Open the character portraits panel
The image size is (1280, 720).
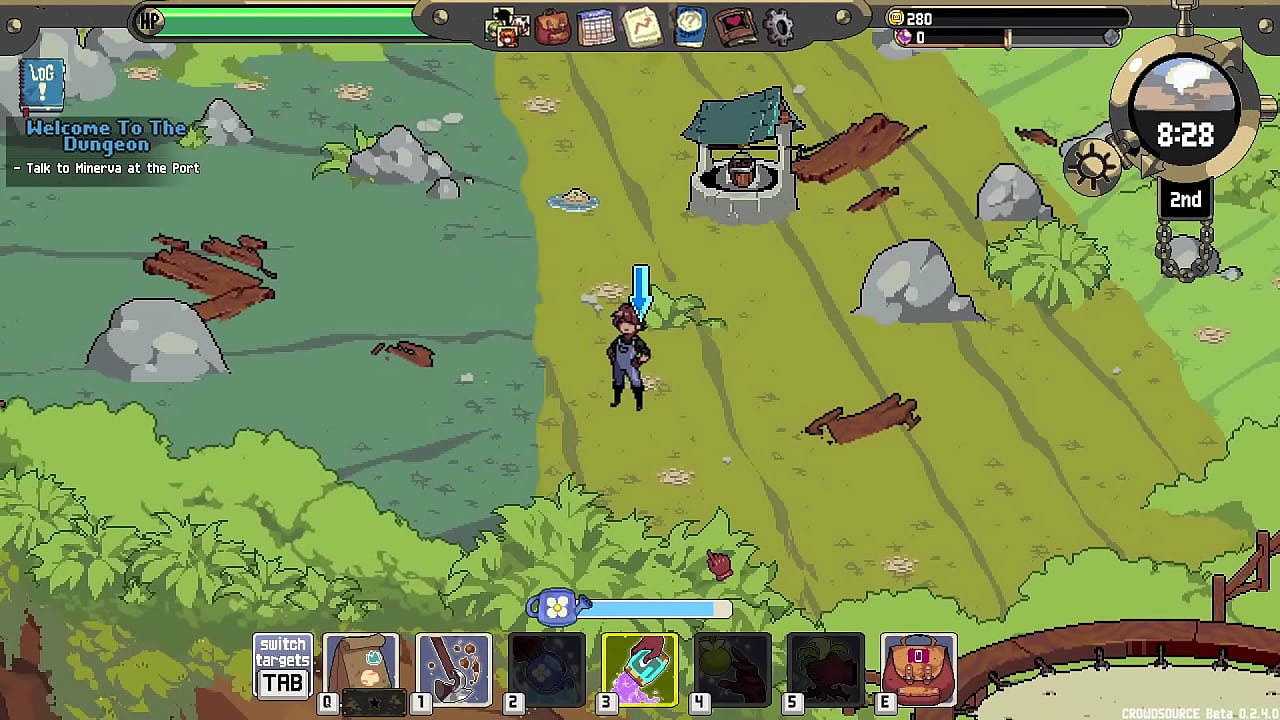point(507,27)
